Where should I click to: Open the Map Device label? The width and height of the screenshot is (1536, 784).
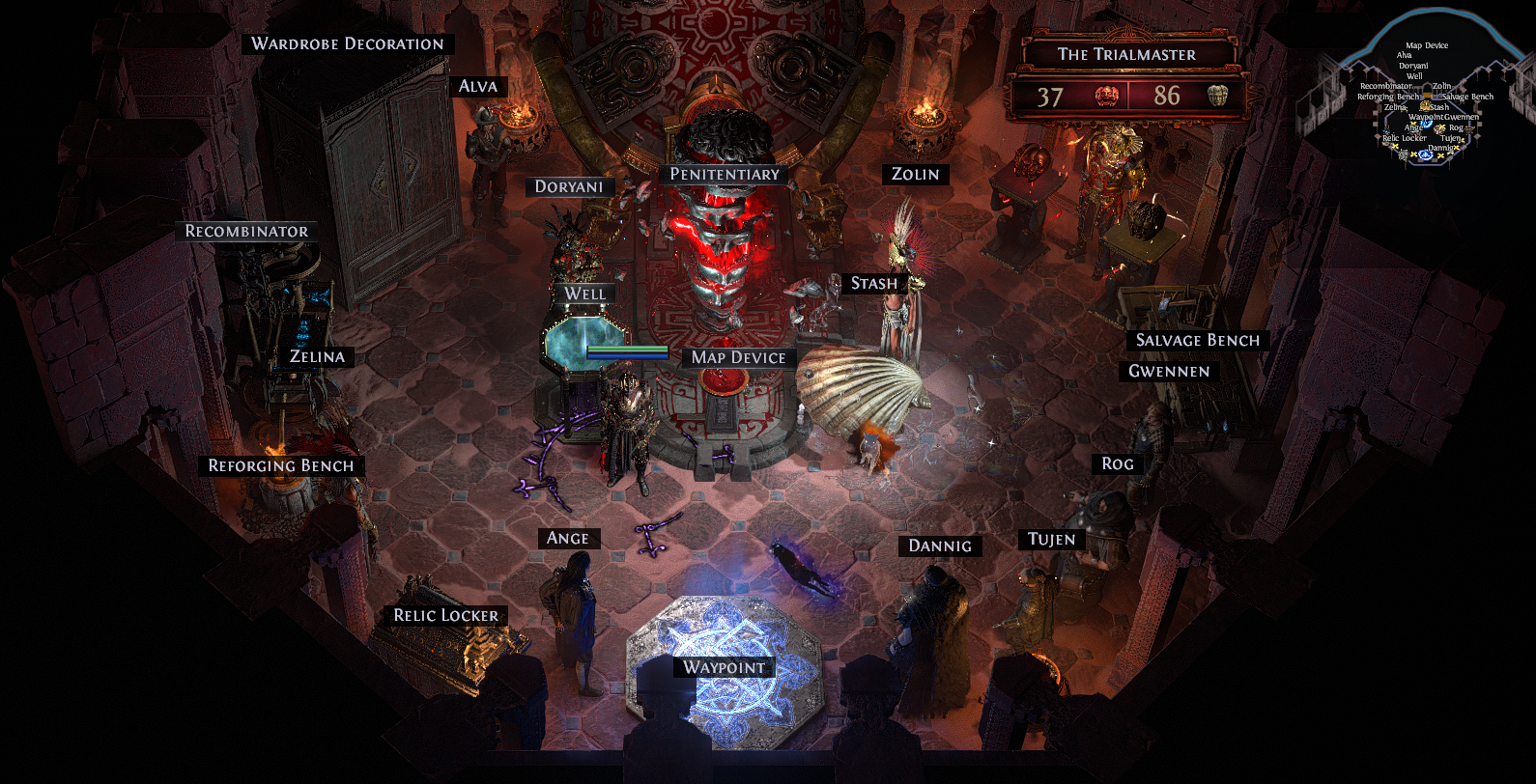coord(738,357)
